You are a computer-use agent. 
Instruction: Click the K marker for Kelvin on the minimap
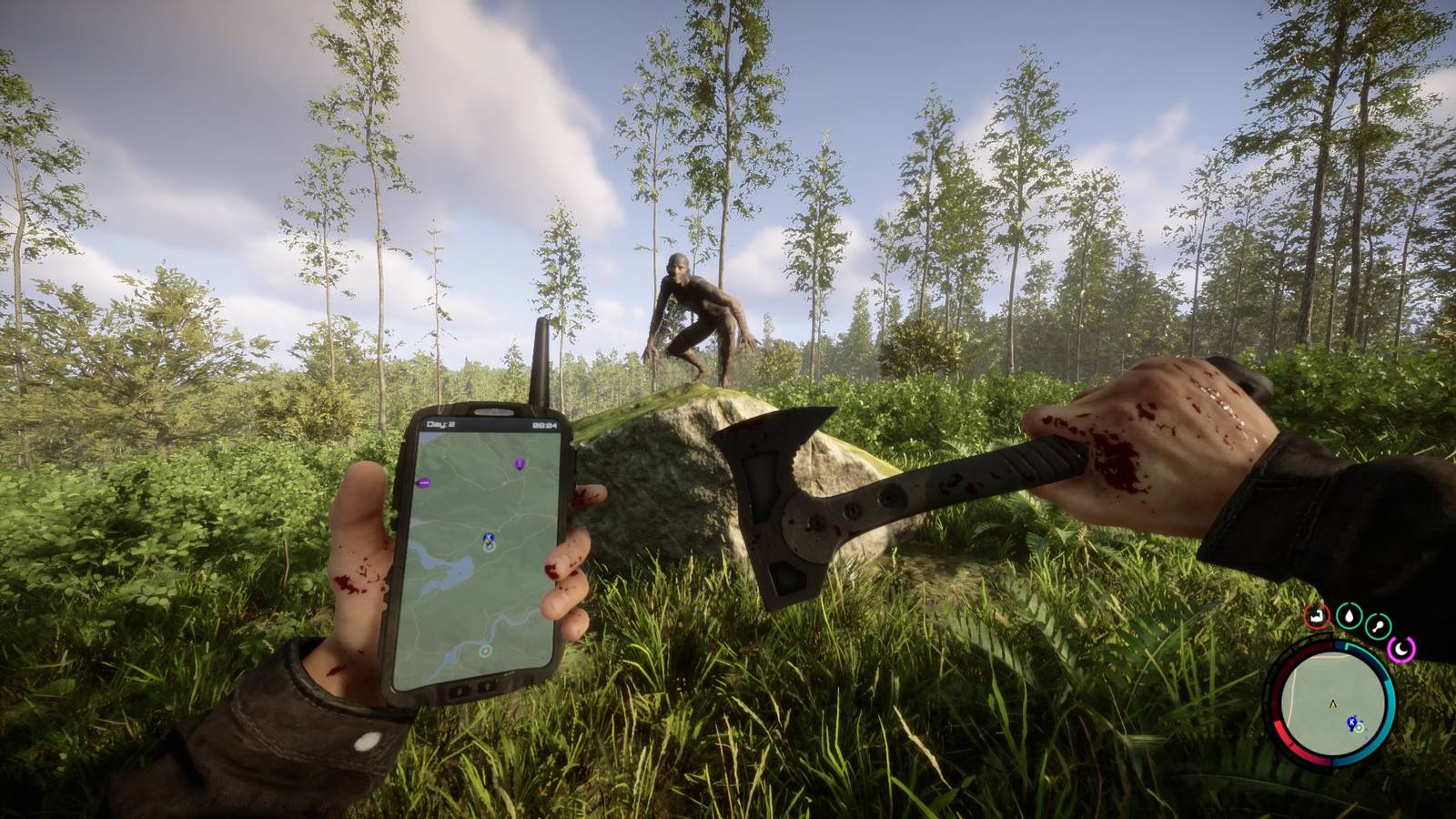click(1351, 722)
